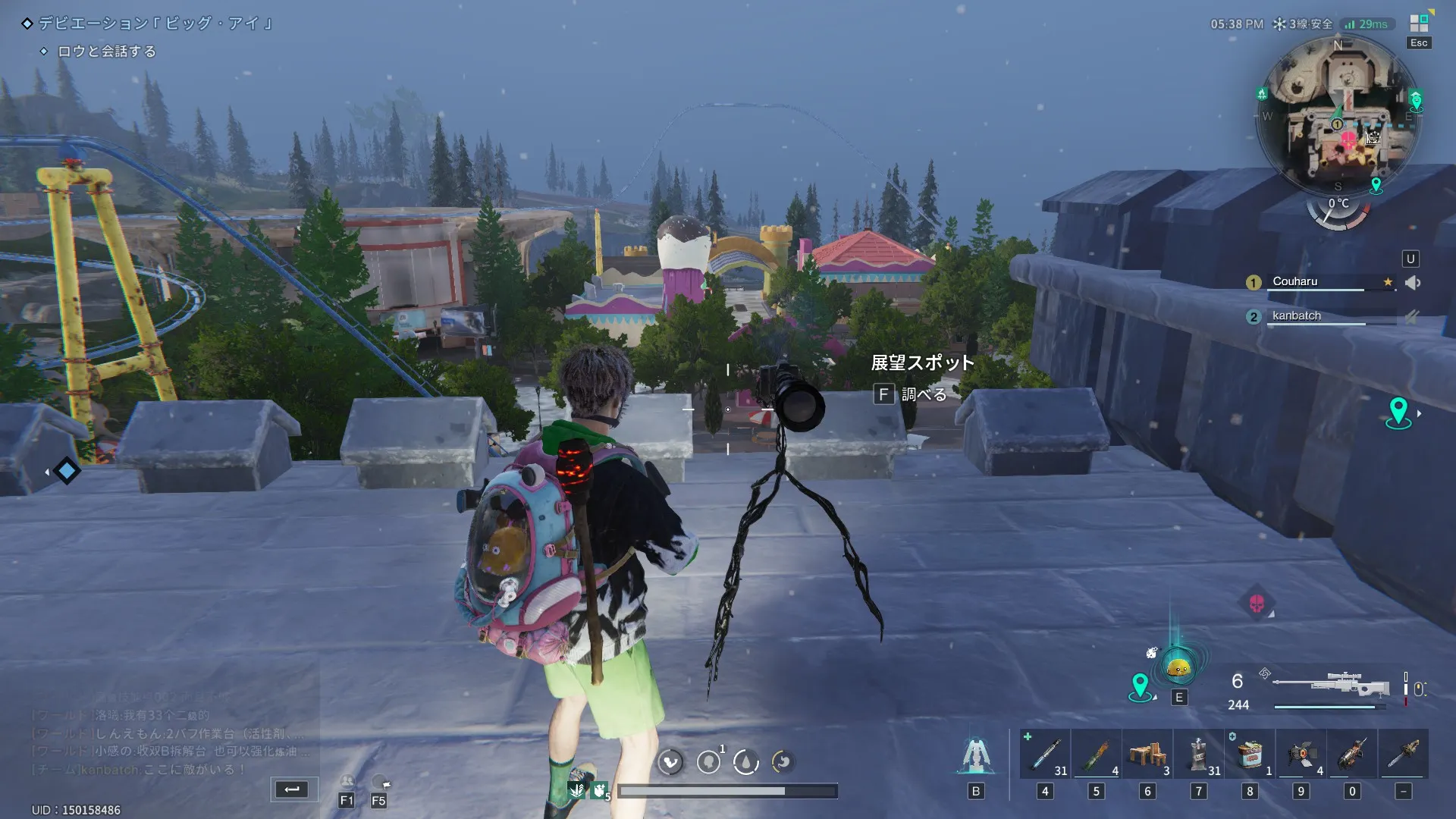Select the gray pouch item slot
This screenshot has width=1456, height=819.
click(x=1199, y=754)
